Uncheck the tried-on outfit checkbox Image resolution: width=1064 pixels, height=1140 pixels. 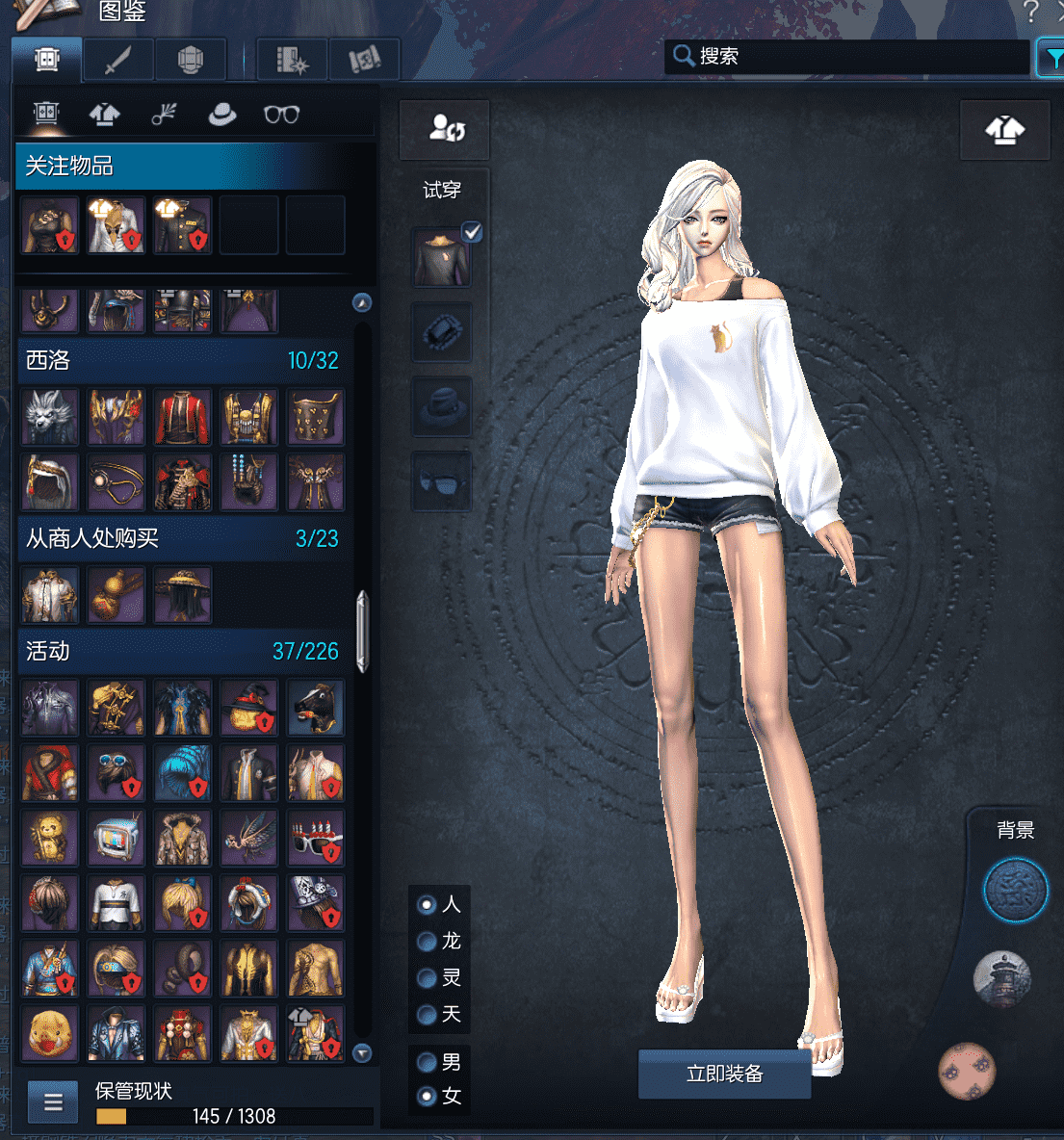(472, 232)
